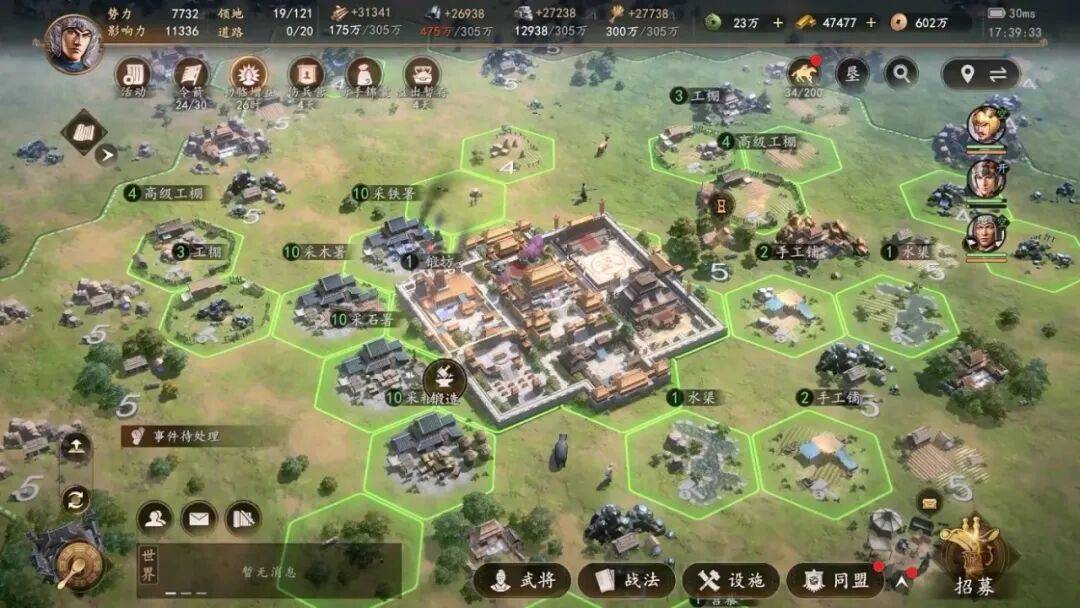Tap the 招募 recruit button
This screenshot has width=1080, height=608.
(x=972, y=562)
